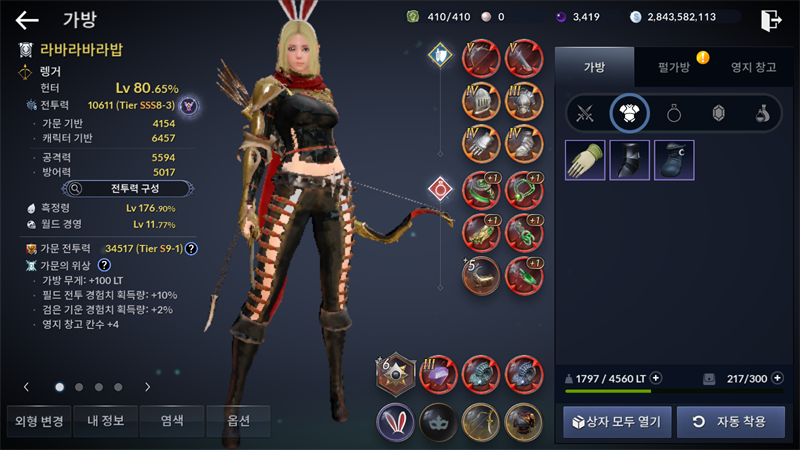
Task: Auto-equip gear with 자동 착용
Action: coord(731,421)
